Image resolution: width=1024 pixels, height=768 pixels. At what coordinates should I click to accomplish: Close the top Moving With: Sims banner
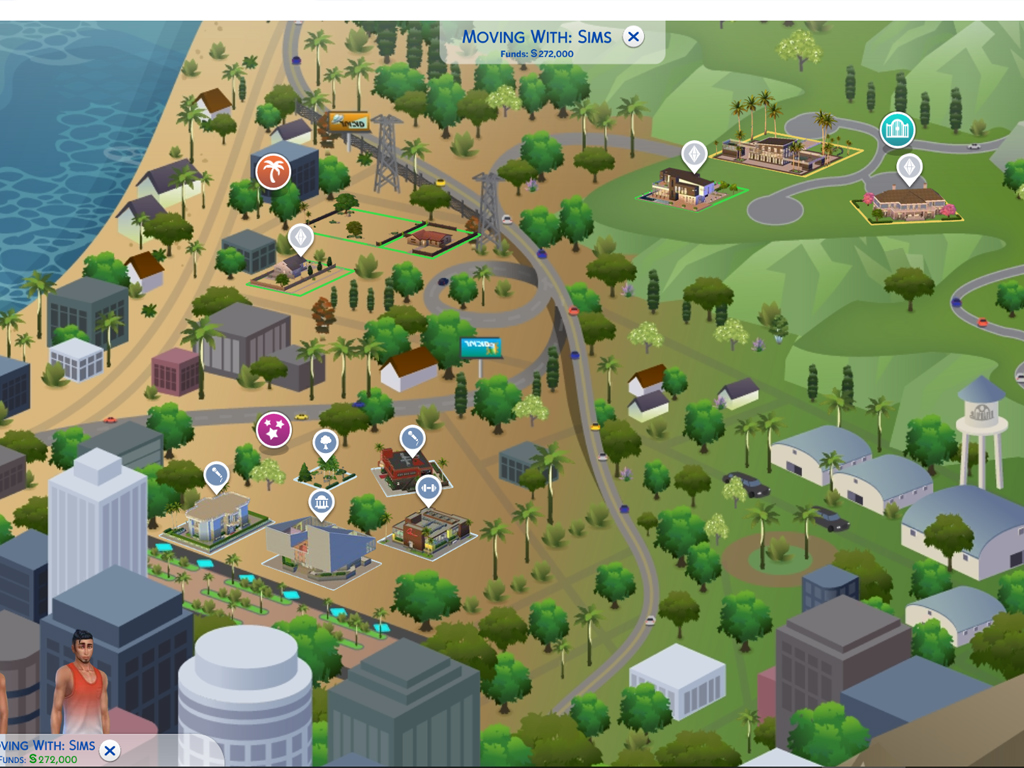(633, 37)
